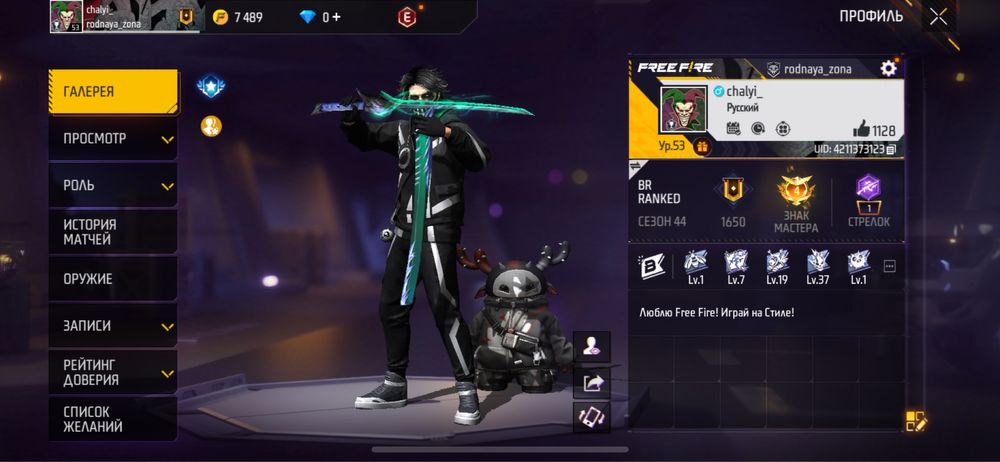This screenshot has height=462, width=1000.
Task: Open Рейтинг доверия
Action: [113, 372]
